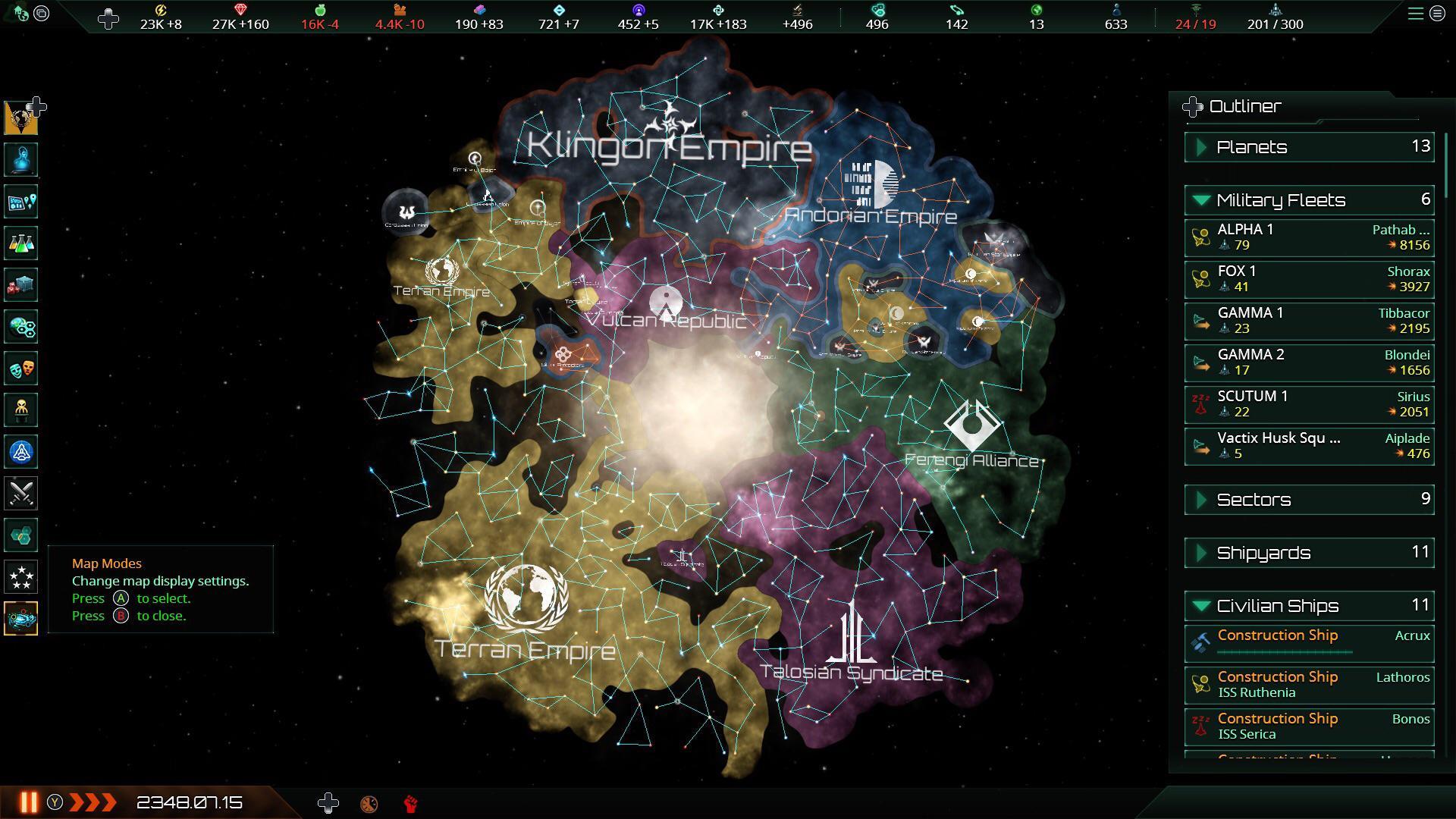Select fleet ALPHA 1 in the Outliner

coord(1308,237)
